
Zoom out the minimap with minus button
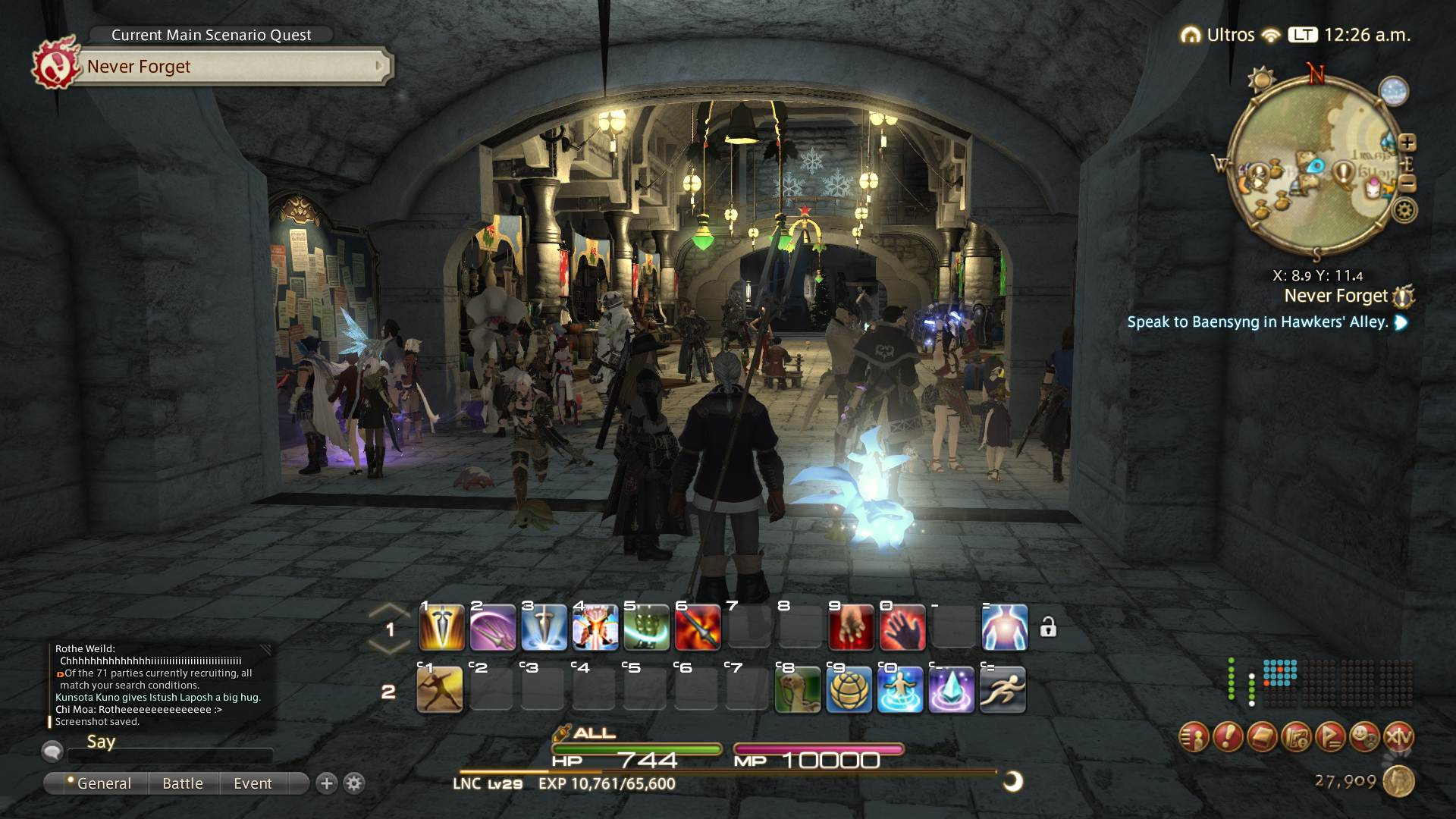tap(1407, 184)
